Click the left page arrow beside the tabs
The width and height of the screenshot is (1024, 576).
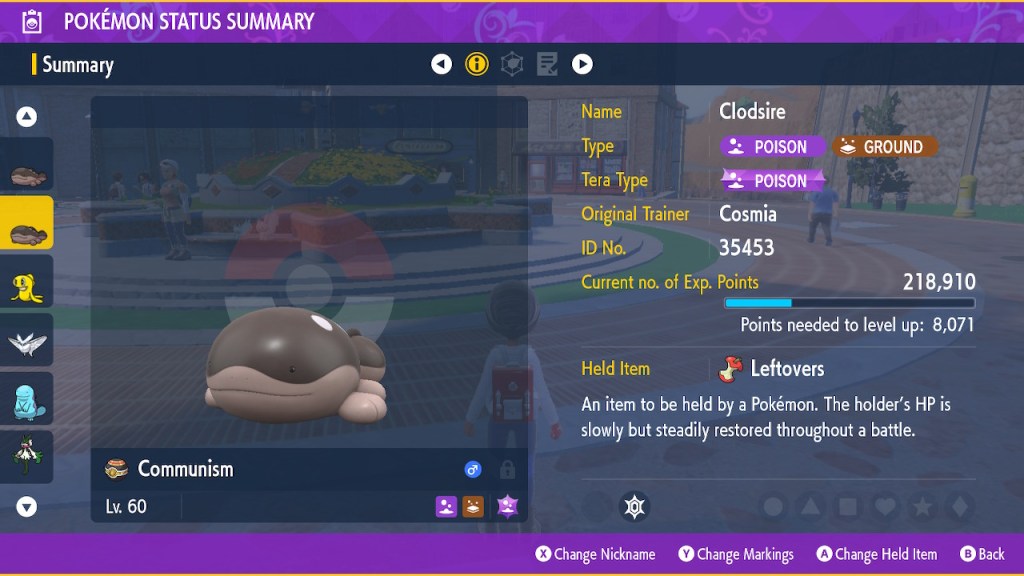pos(441,65)
